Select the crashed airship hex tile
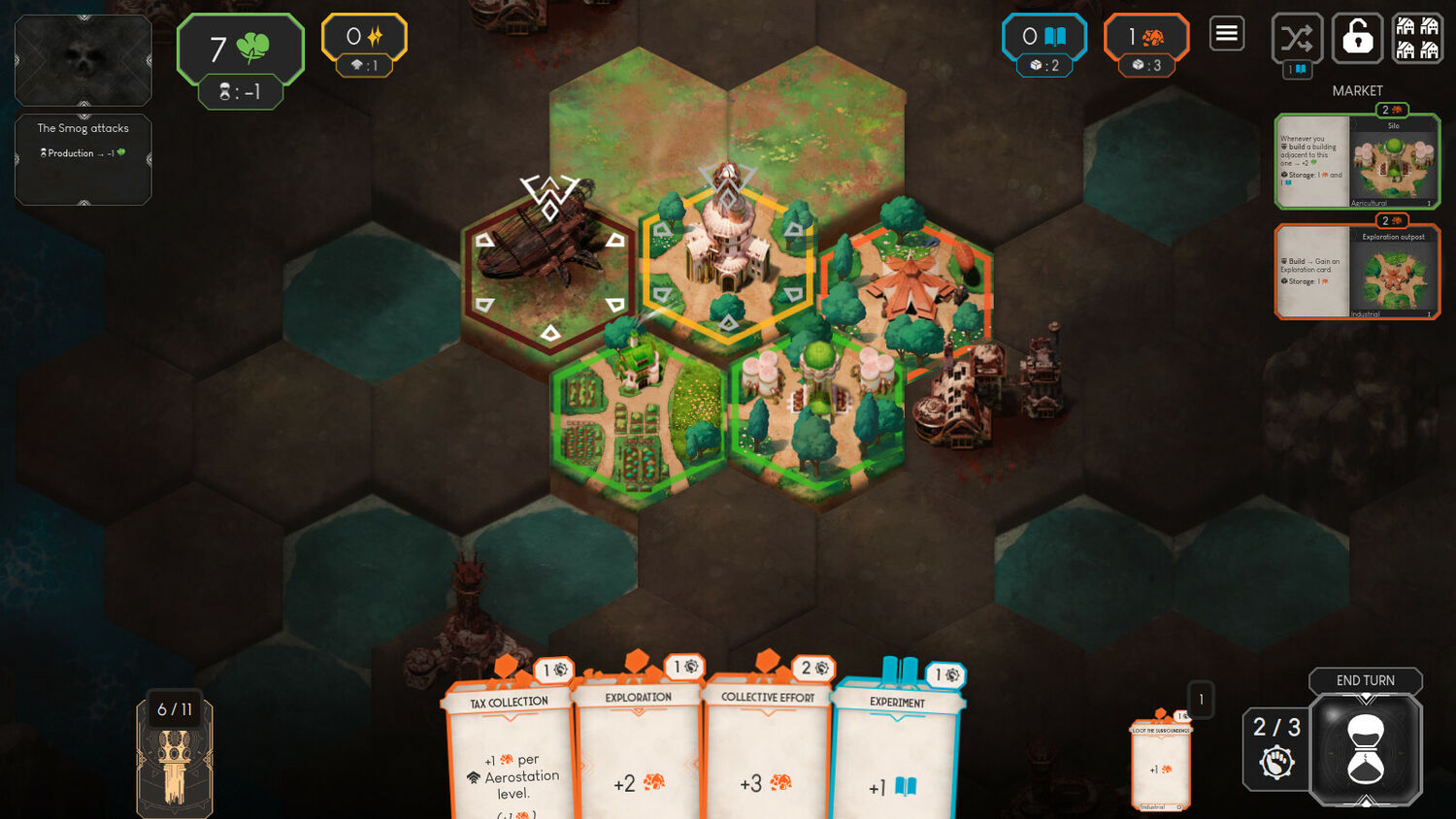Screen dimensions: 1456x819 tap(549, 267)
